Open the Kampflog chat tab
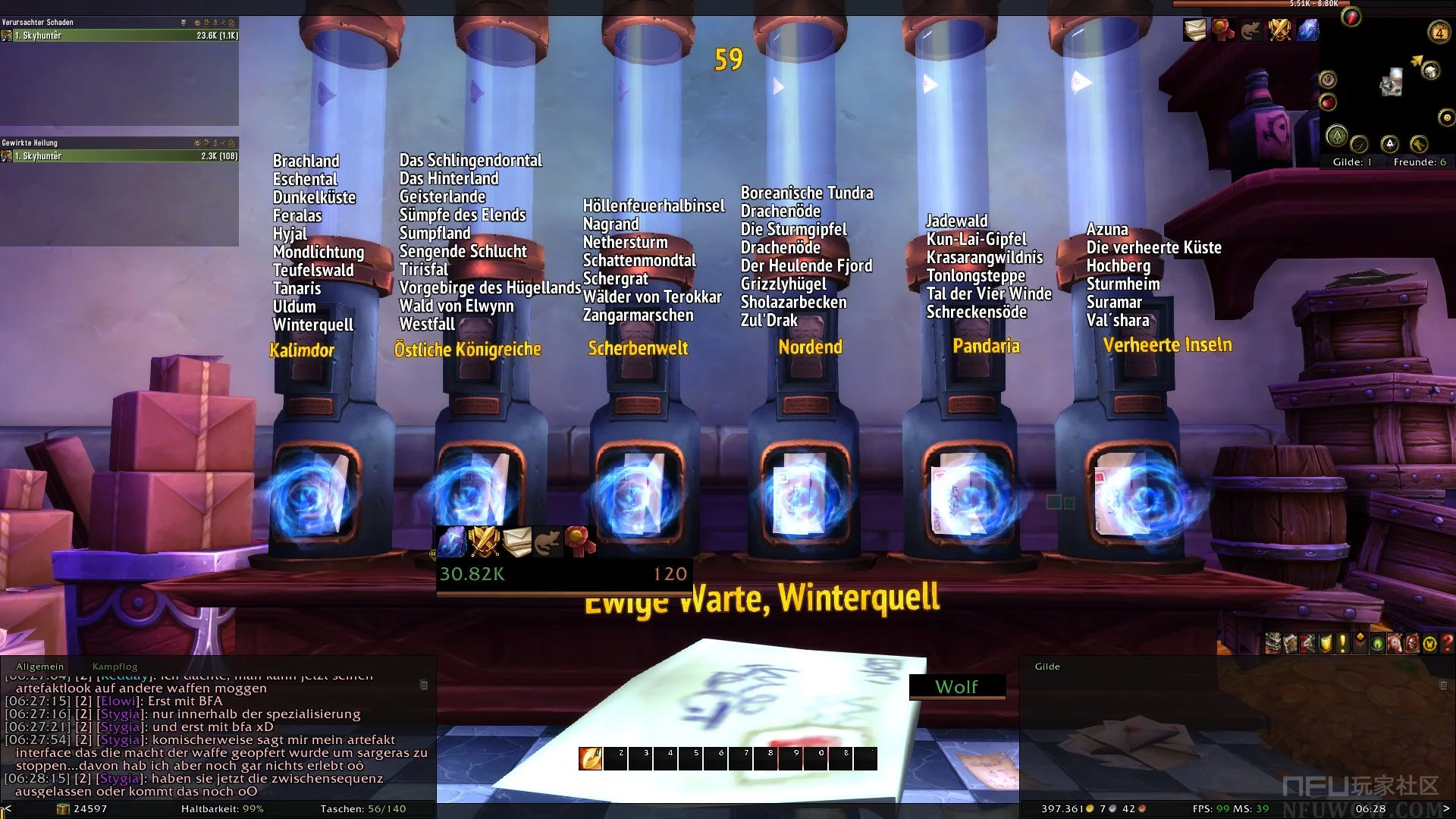Image resolution: width=1456 pixels, height=819 pixels. 115,667
